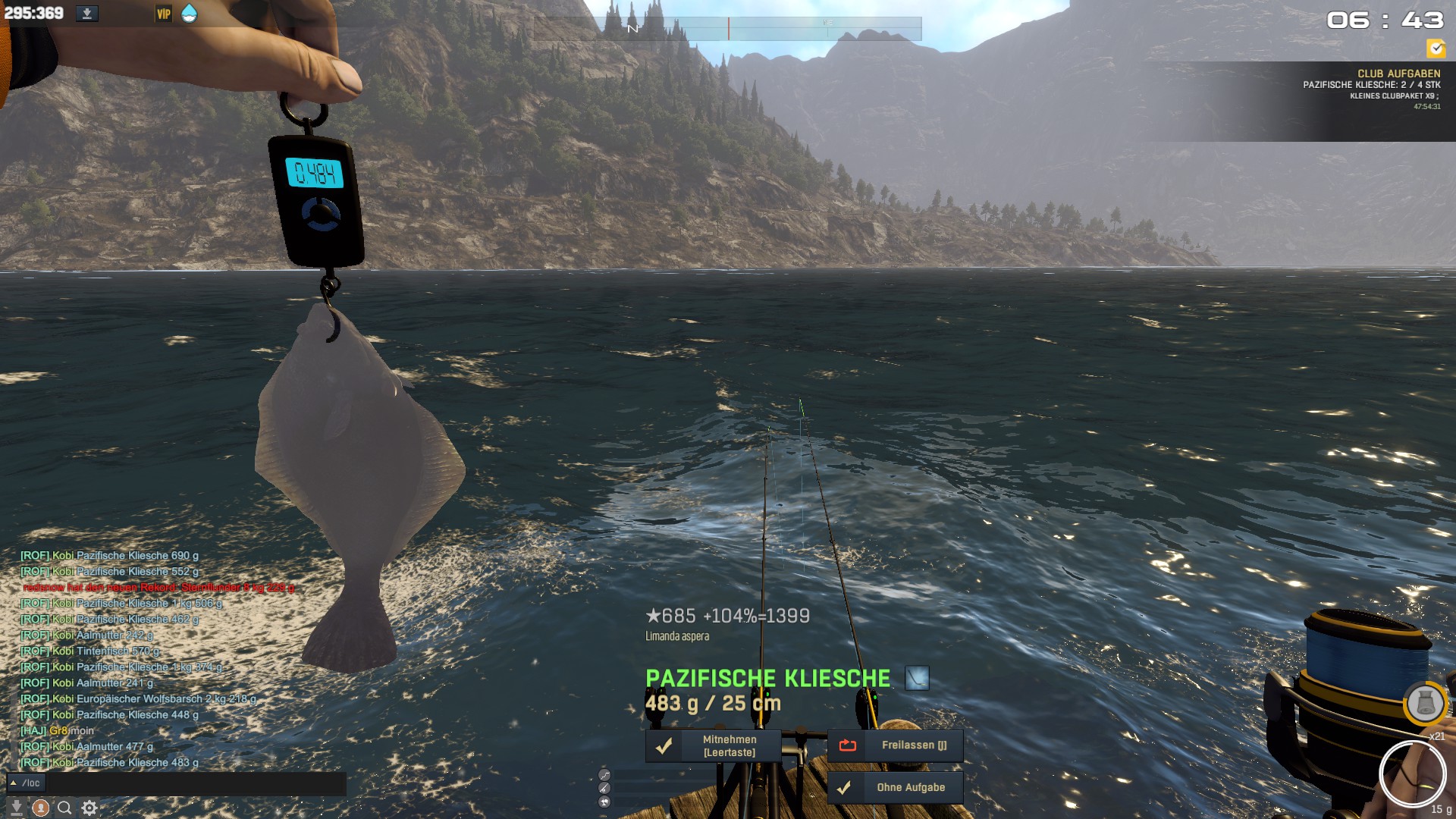
Task: Click the download arrow beside the coordinates
Action: (x=87, y=14)
